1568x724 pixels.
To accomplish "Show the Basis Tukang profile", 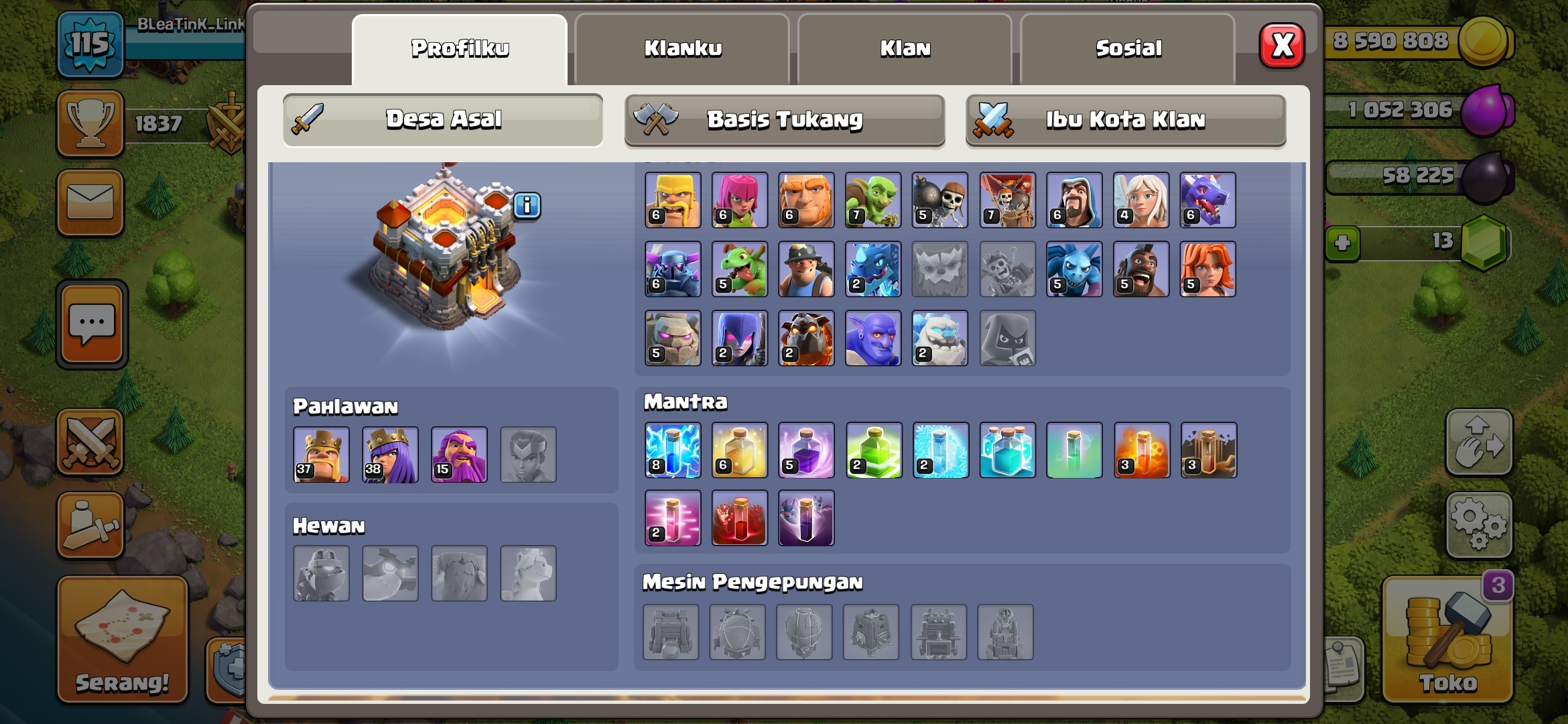I will point(784,119).
